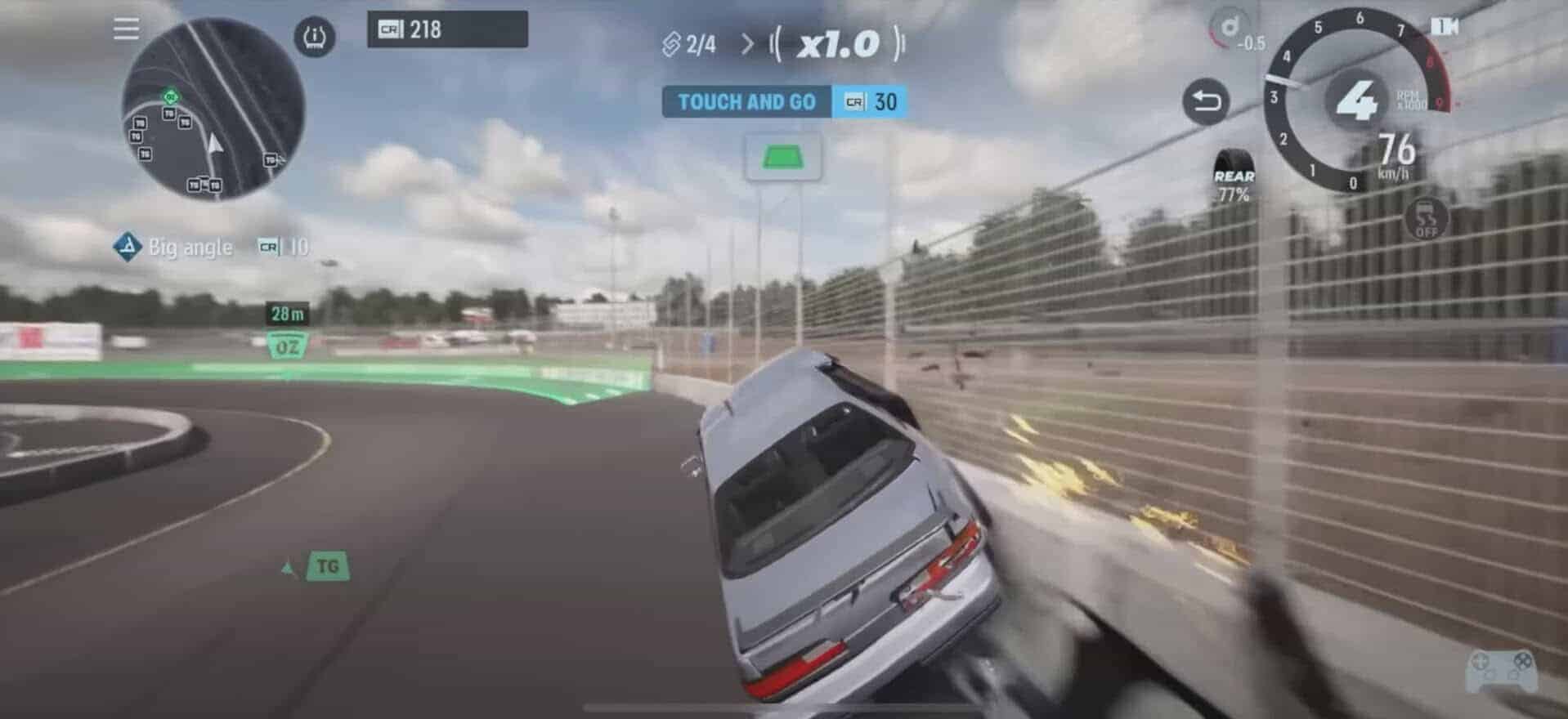Tap the circular track minimap

213,109
